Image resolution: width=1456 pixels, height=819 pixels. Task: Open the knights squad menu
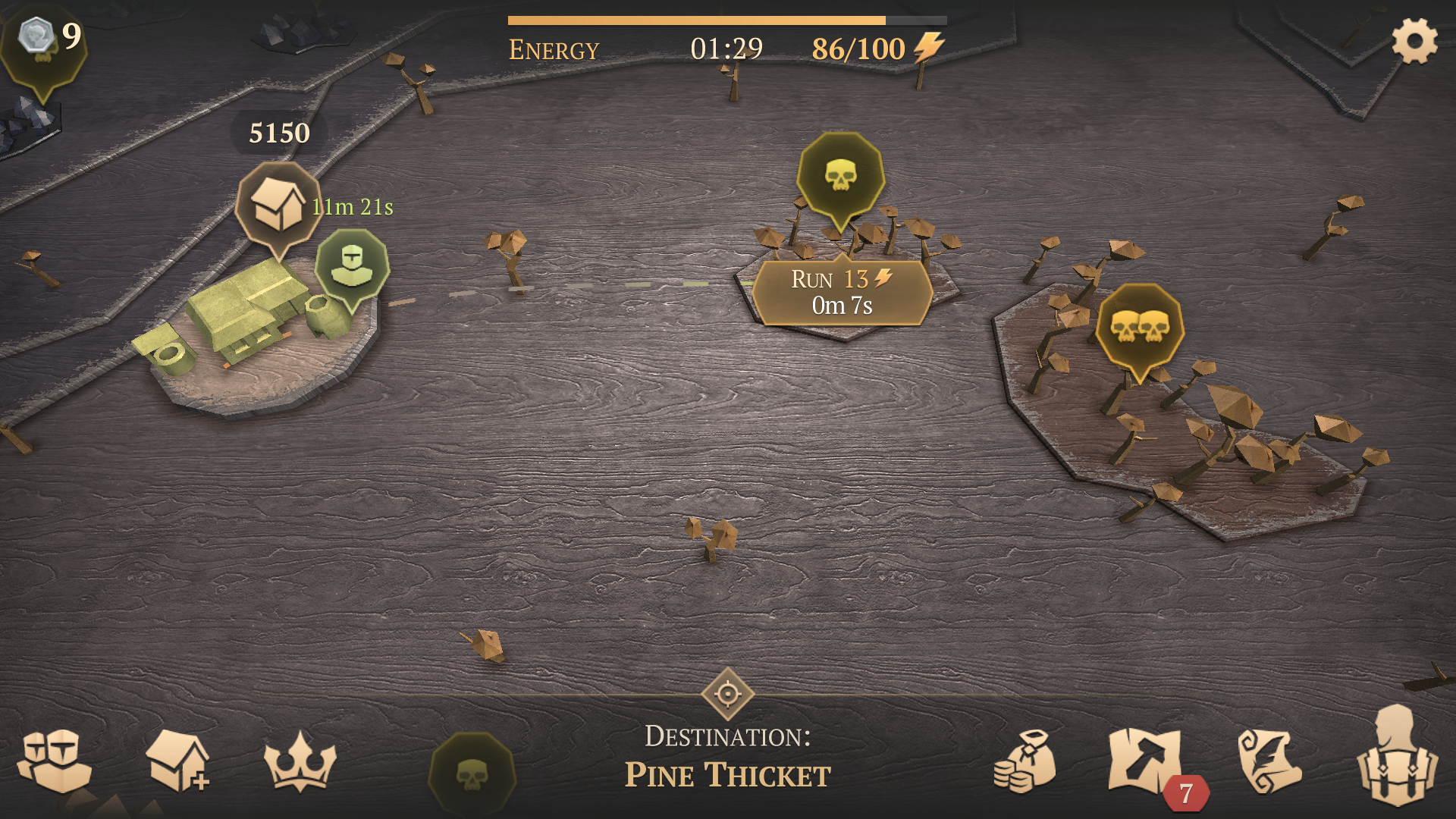tap(54, 761)
